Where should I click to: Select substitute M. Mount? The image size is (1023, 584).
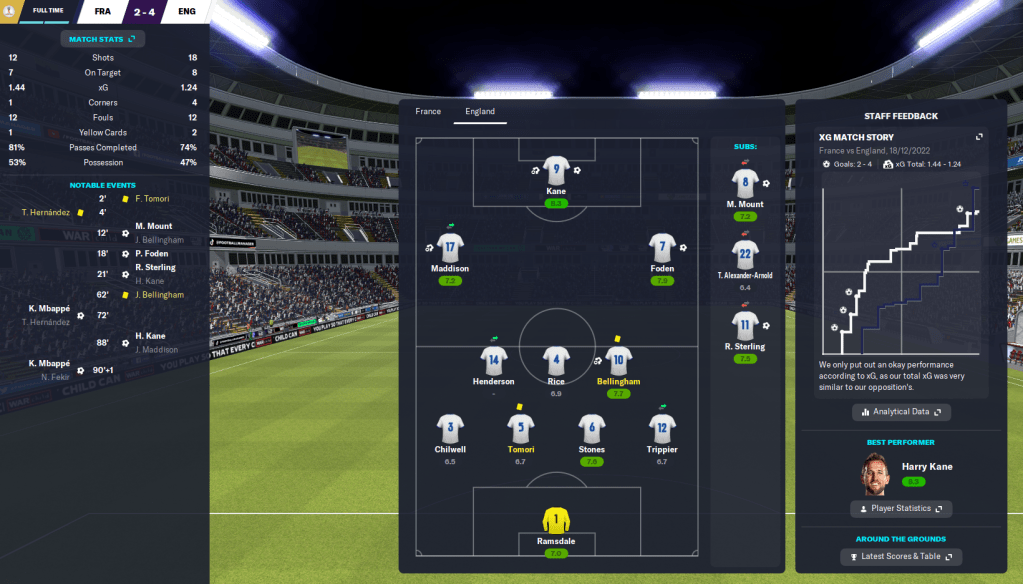745,184
